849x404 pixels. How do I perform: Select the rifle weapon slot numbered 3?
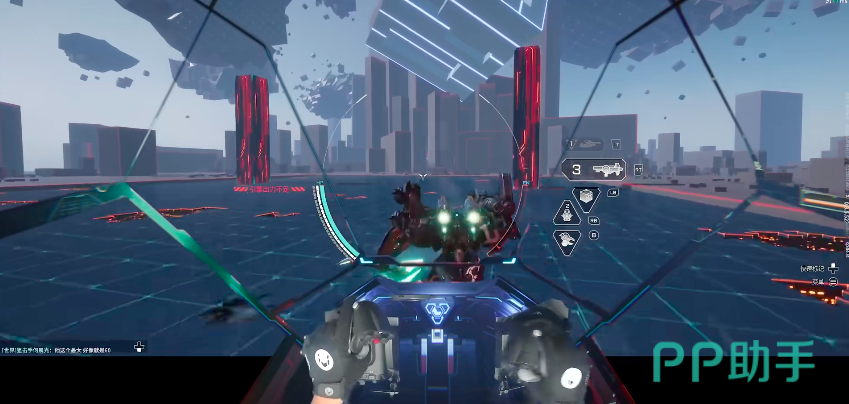[x=594, y=170]
